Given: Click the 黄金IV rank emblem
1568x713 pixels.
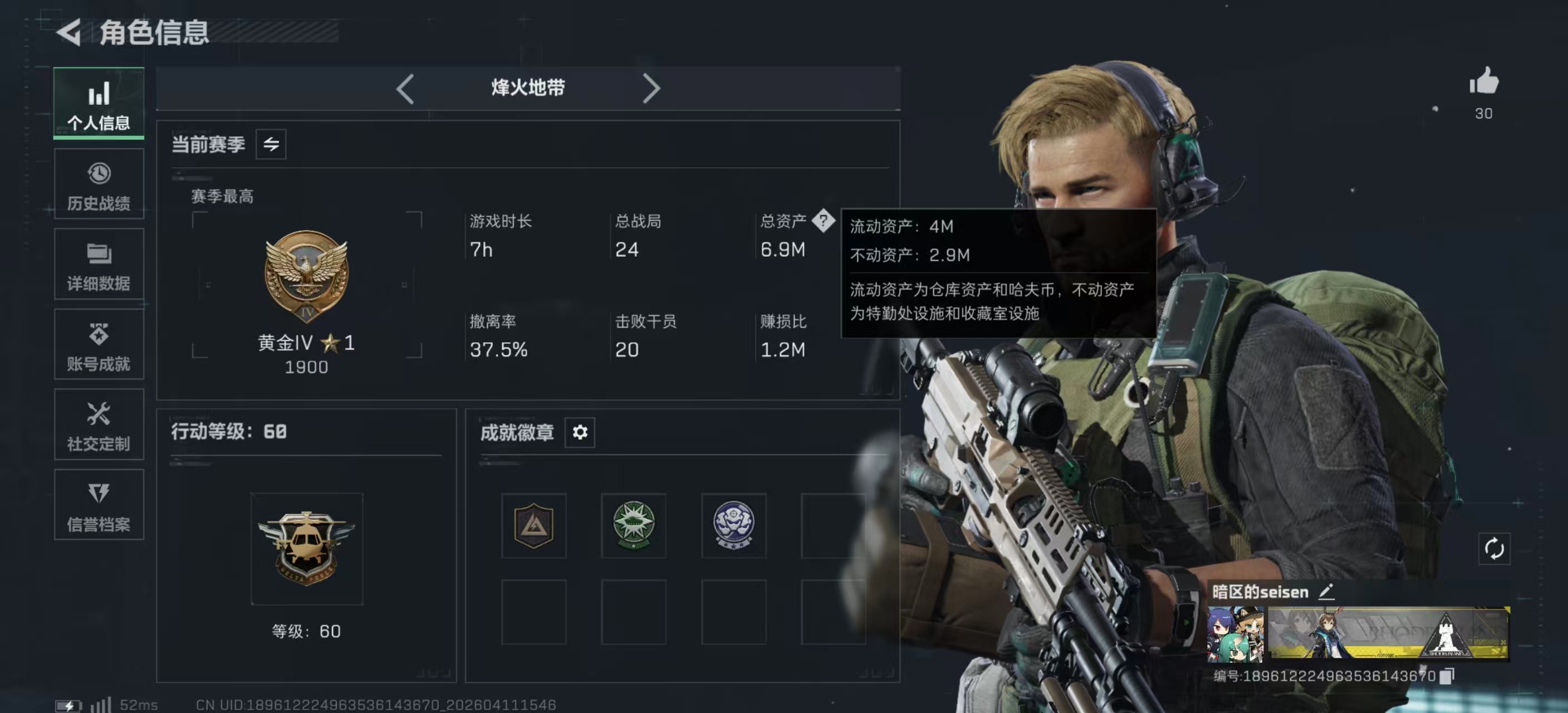Looking at the screenshot, I should click(306, 277).
